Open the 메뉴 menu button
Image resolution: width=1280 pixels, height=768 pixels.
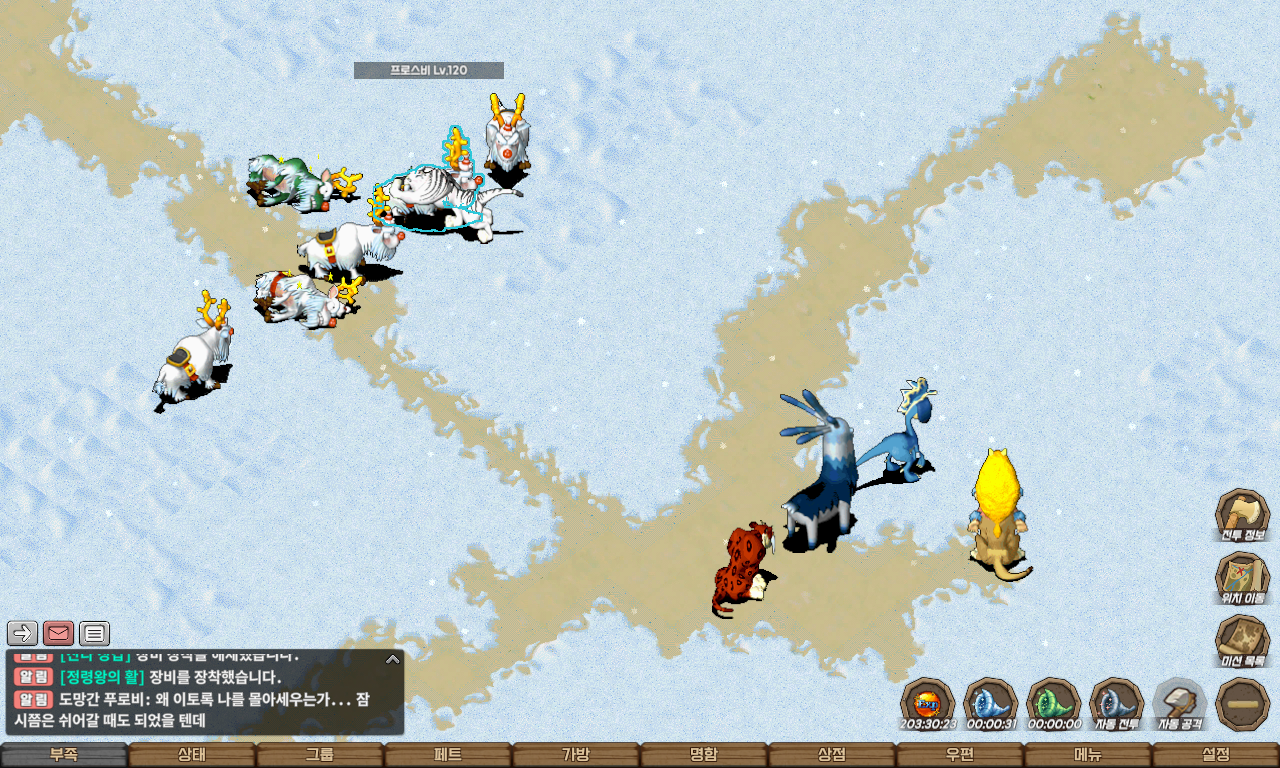coord(1088,755)
